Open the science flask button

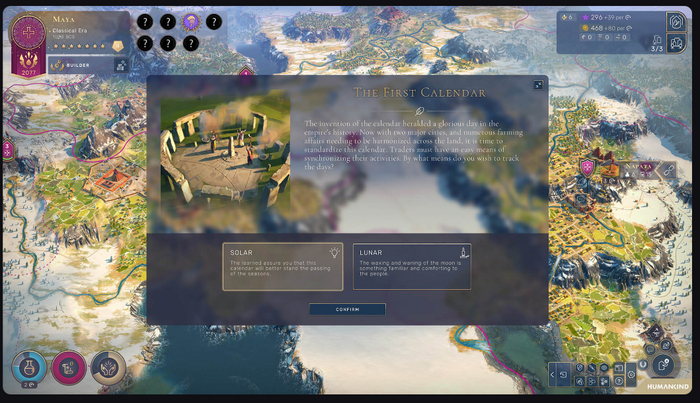pos(28,368)
